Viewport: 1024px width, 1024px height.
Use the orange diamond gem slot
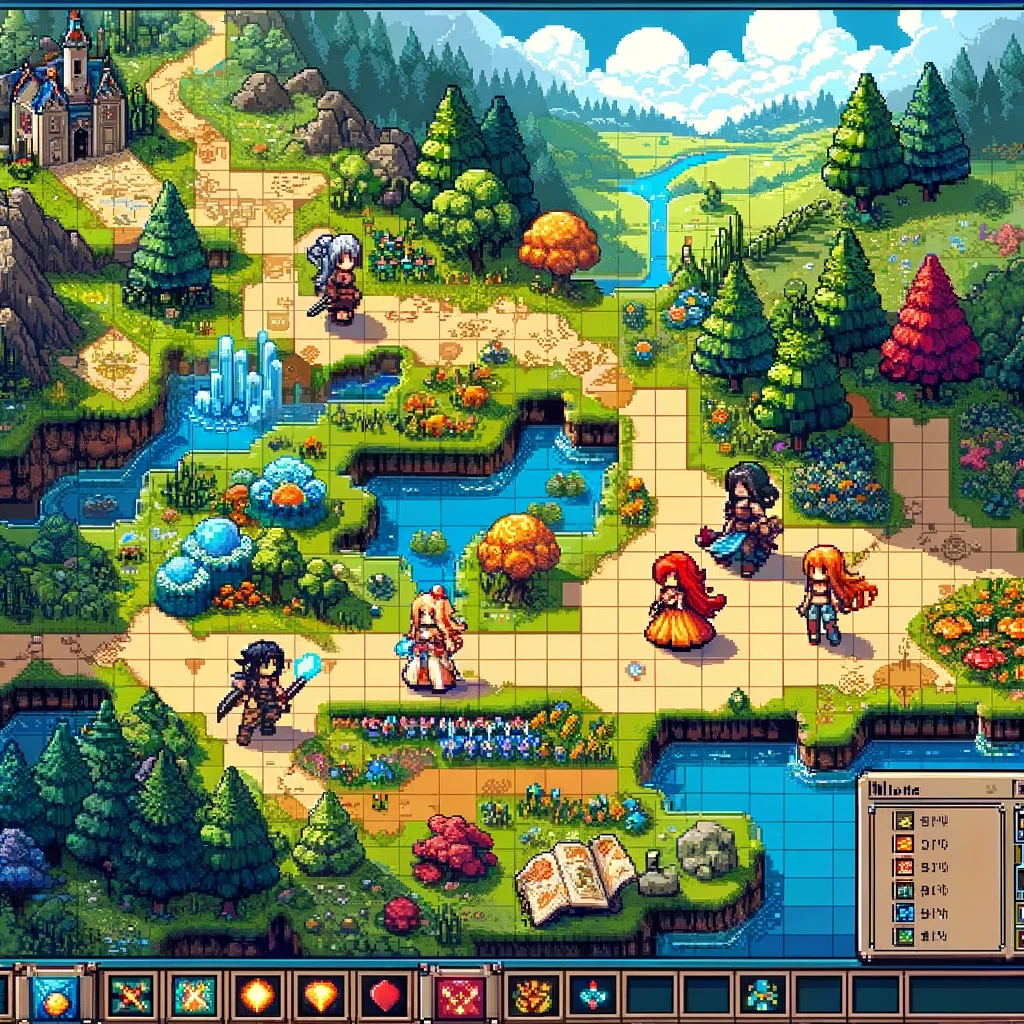coord(322,995)
